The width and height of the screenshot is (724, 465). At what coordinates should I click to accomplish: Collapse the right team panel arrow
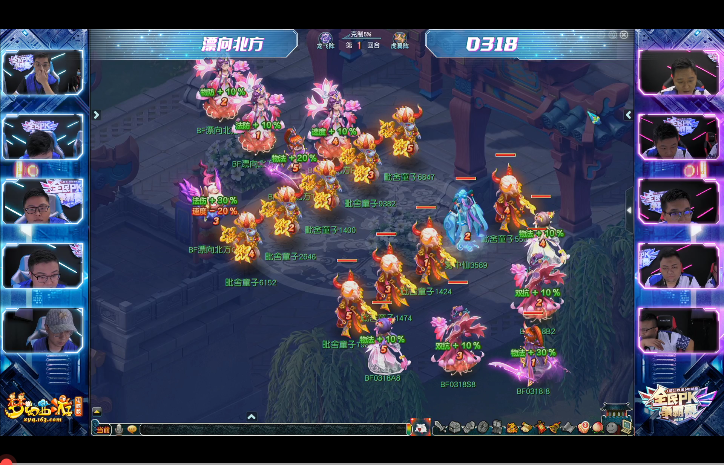point(629,115)
